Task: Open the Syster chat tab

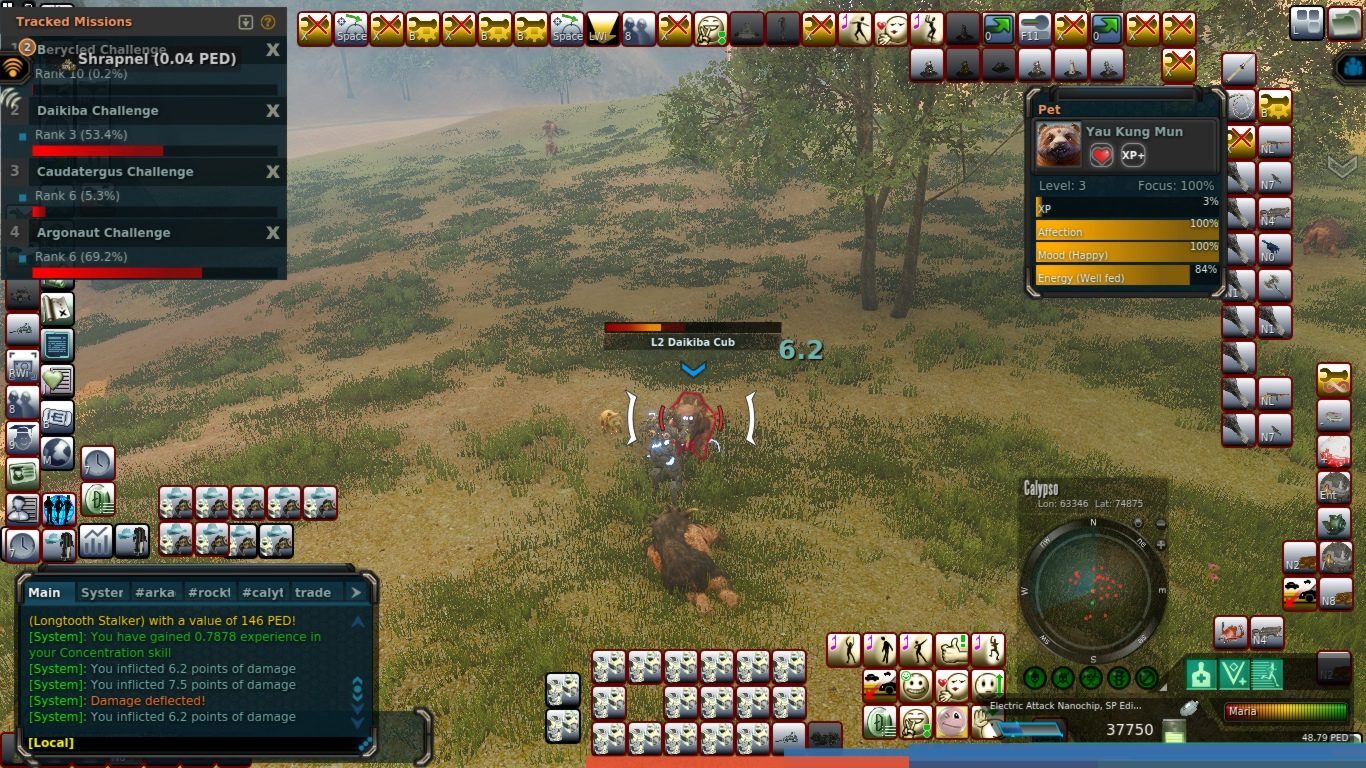Action: tap(101, 592)
